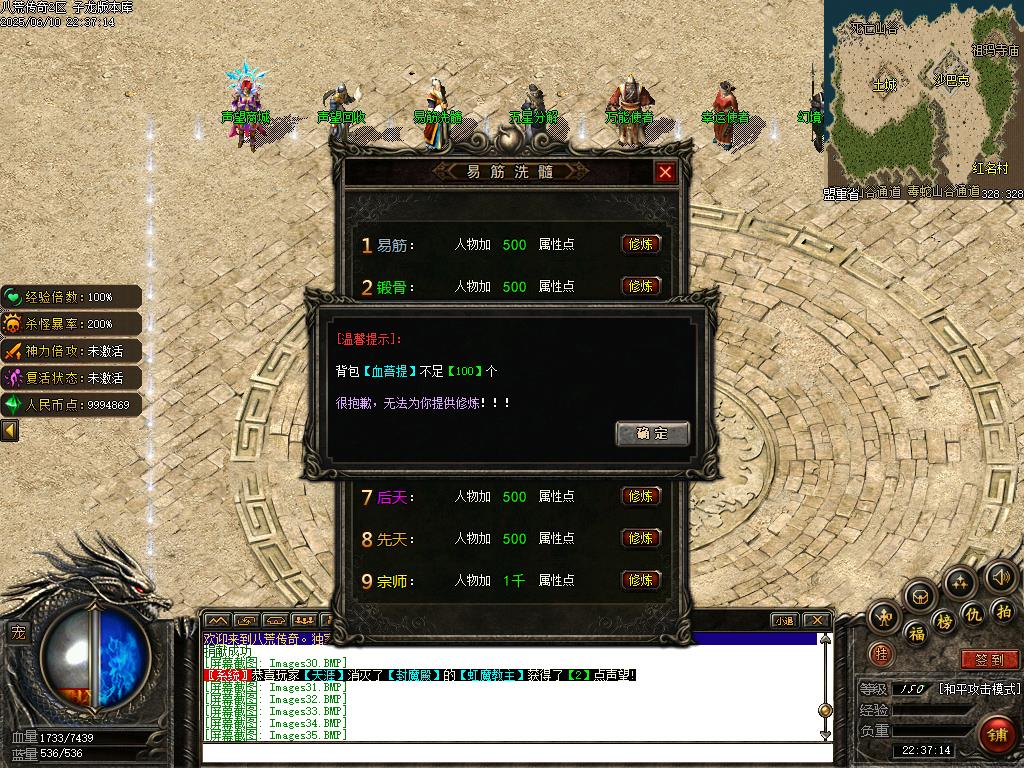The image size is (1024, 768).
Task: Open the 福 welfare icon
Action: click(916, 632)
